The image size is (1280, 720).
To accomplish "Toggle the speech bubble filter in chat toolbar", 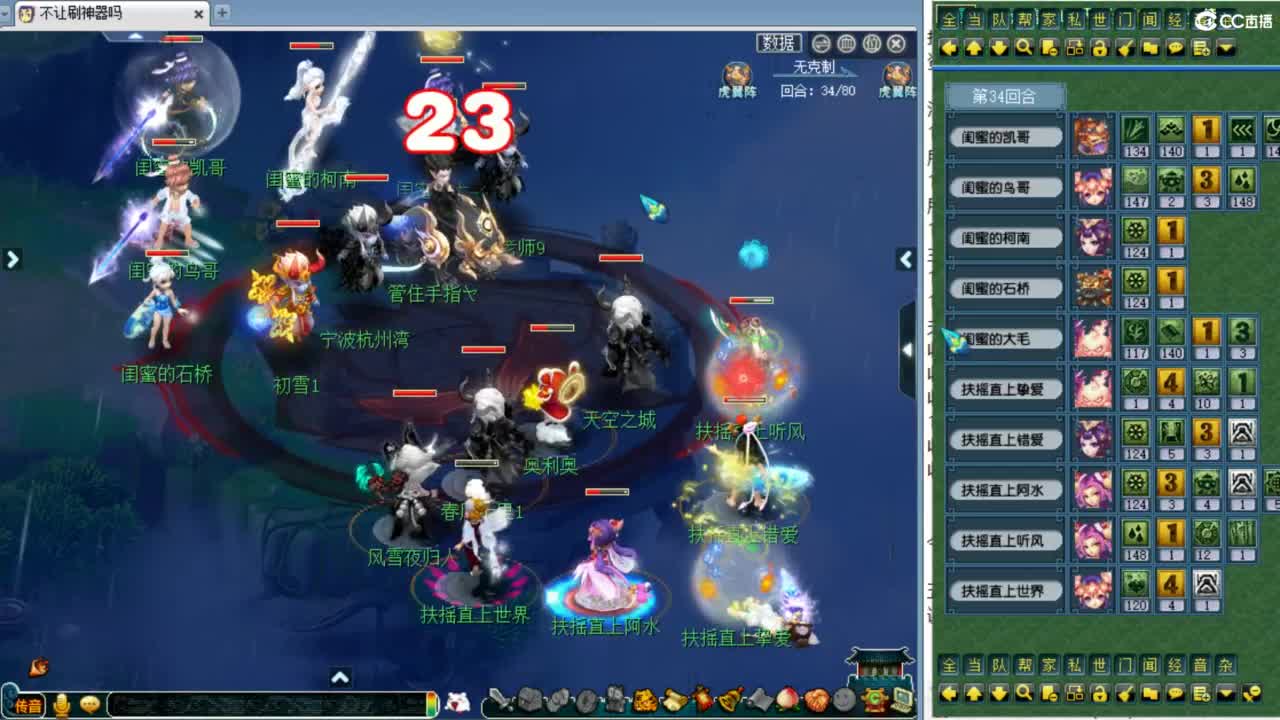I will point(1177,47).
